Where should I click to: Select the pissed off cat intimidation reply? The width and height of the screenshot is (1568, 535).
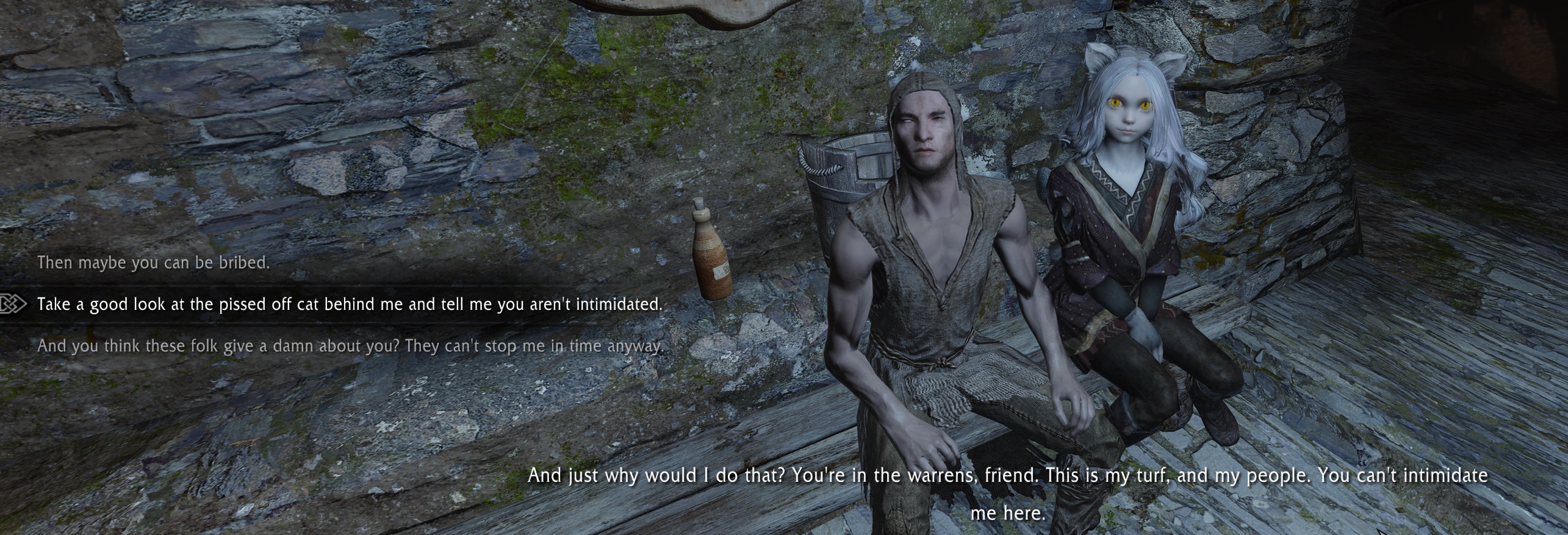[349, 304]
